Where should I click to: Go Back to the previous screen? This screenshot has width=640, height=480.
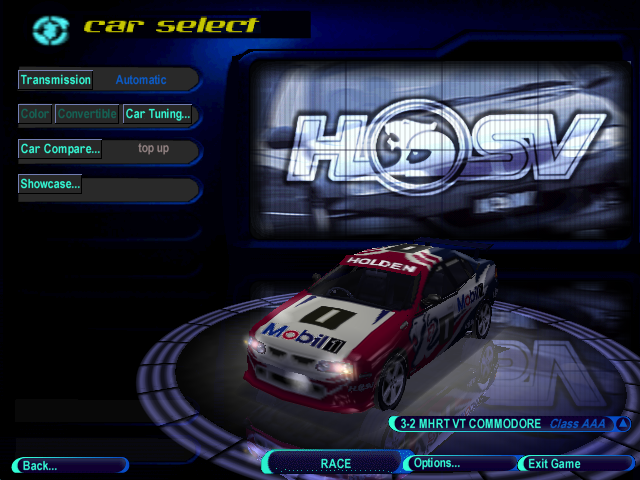40,465
